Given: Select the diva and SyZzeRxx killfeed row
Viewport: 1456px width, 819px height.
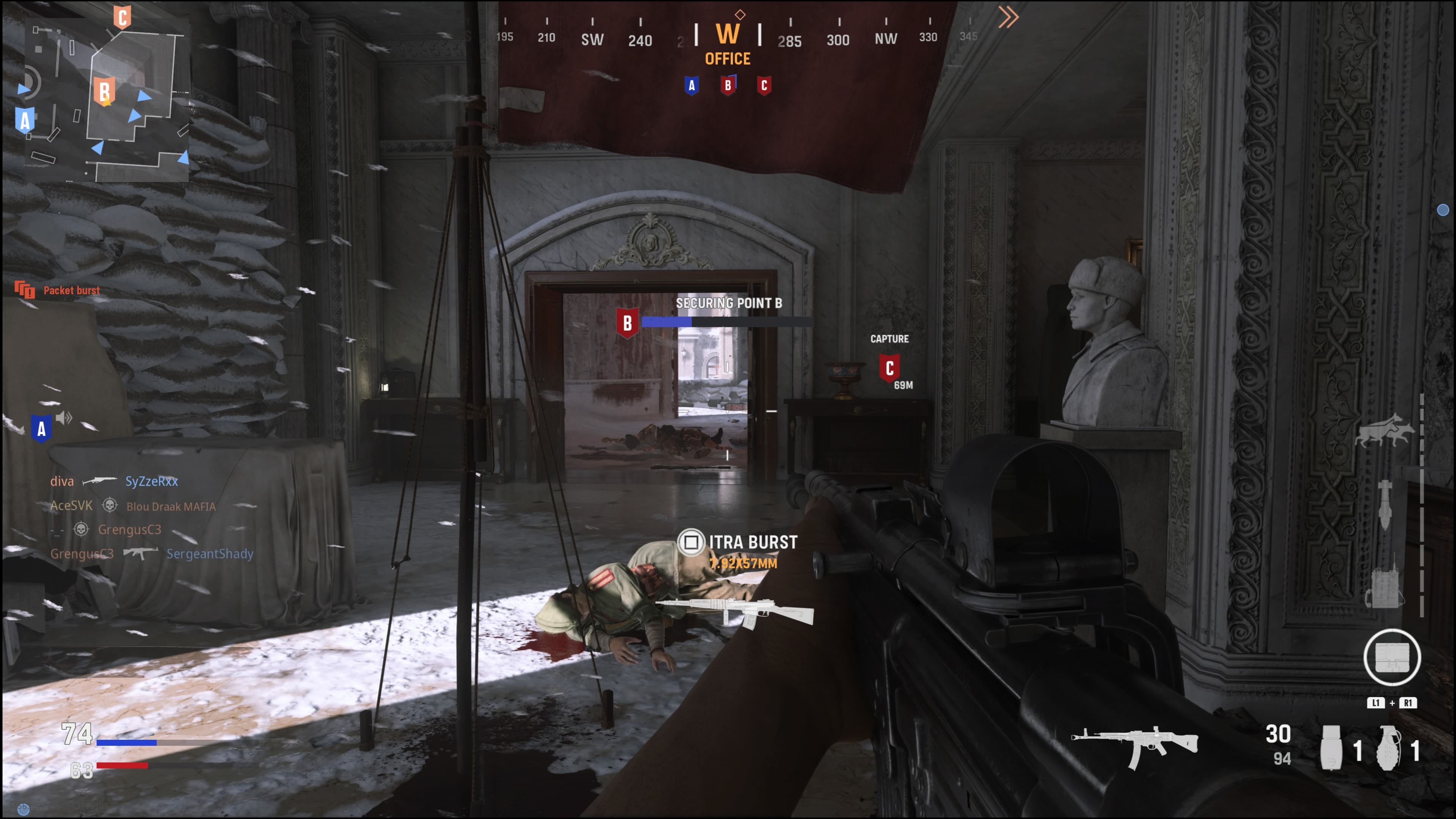Looking at the screenshot, I should click(x=114, y=481).
